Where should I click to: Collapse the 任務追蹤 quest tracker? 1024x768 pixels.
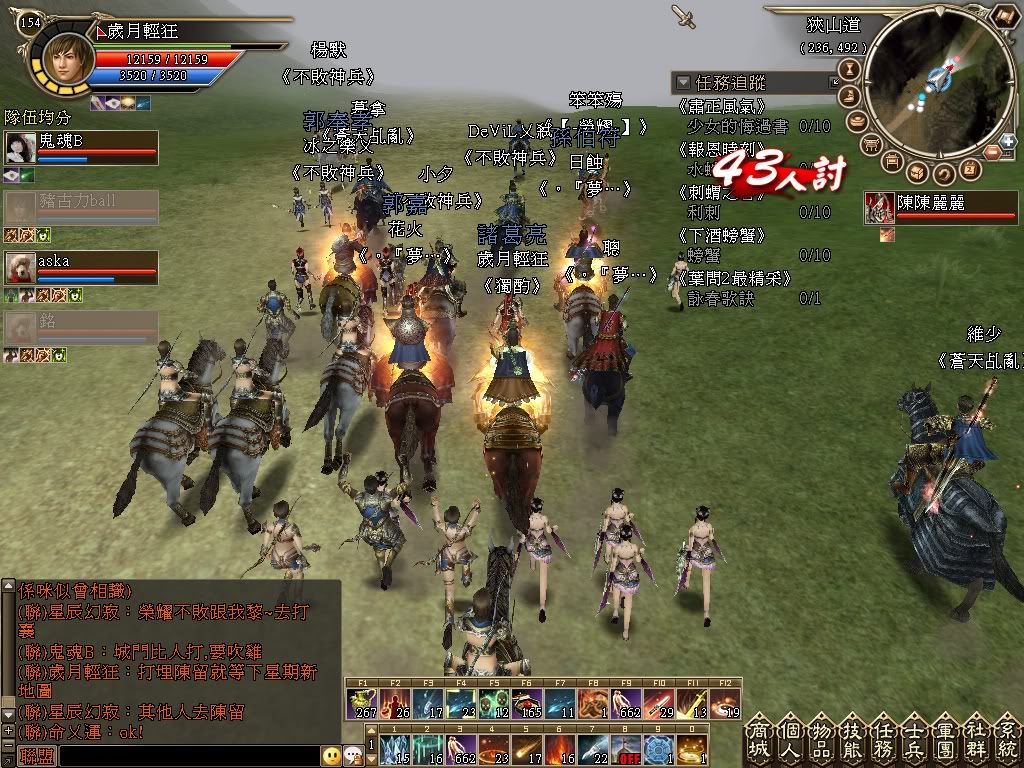point(683,82)
